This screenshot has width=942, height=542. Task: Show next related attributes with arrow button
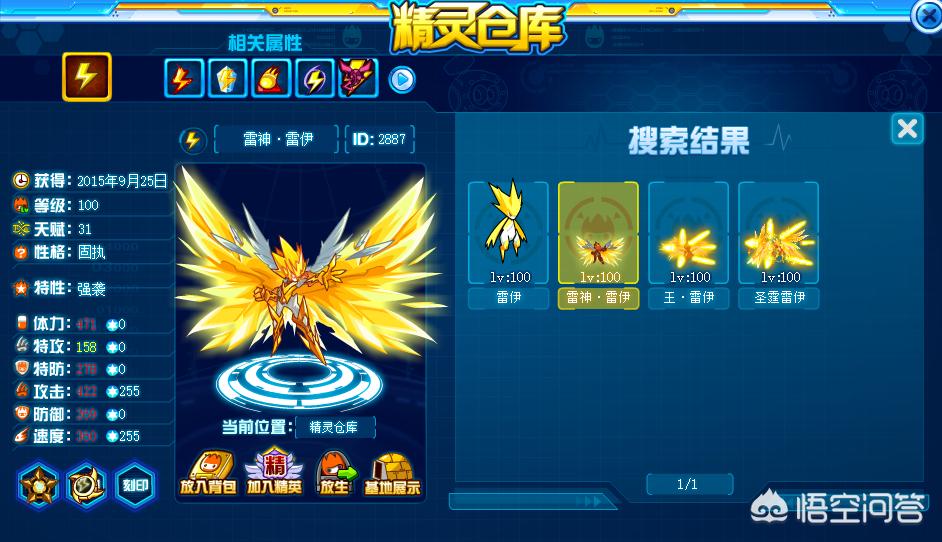(402, 79)
